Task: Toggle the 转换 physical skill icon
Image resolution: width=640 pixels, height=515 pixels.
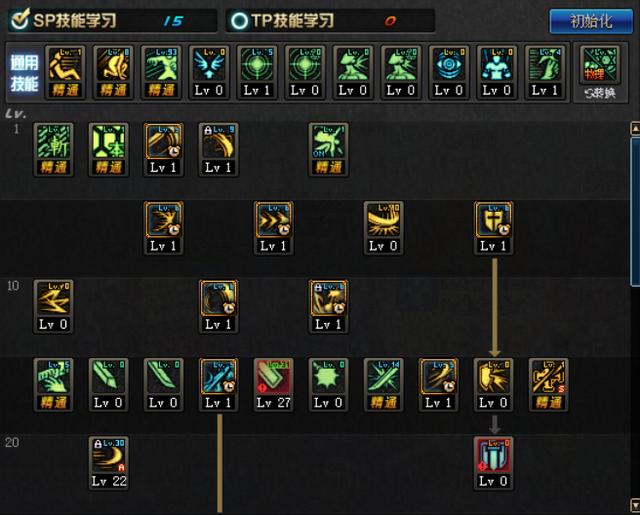Action: (600, 70)
